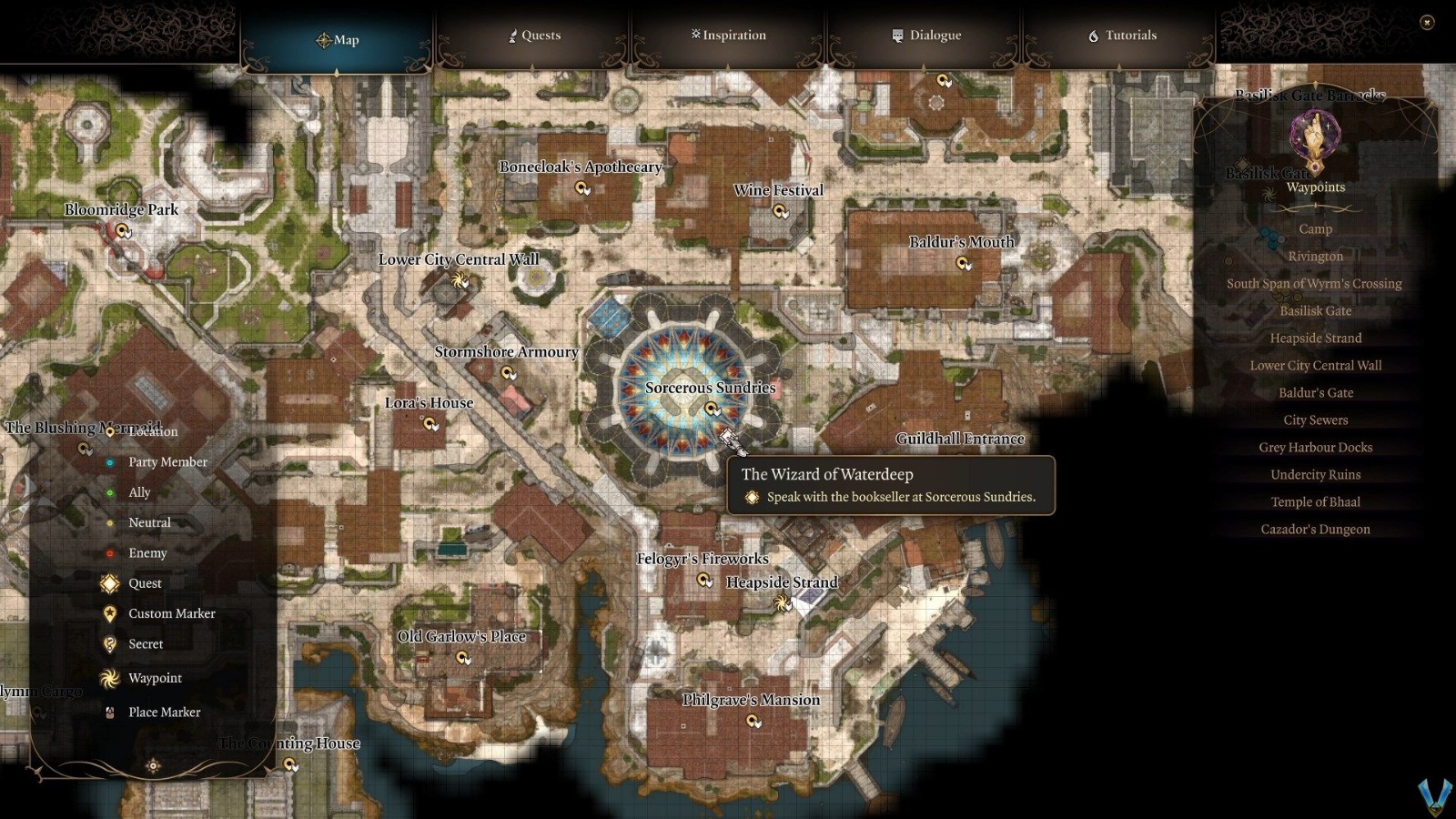Switch to the Dialogue tab
The width and height of the screenshot is (1456, 819).
click(926, 35)
